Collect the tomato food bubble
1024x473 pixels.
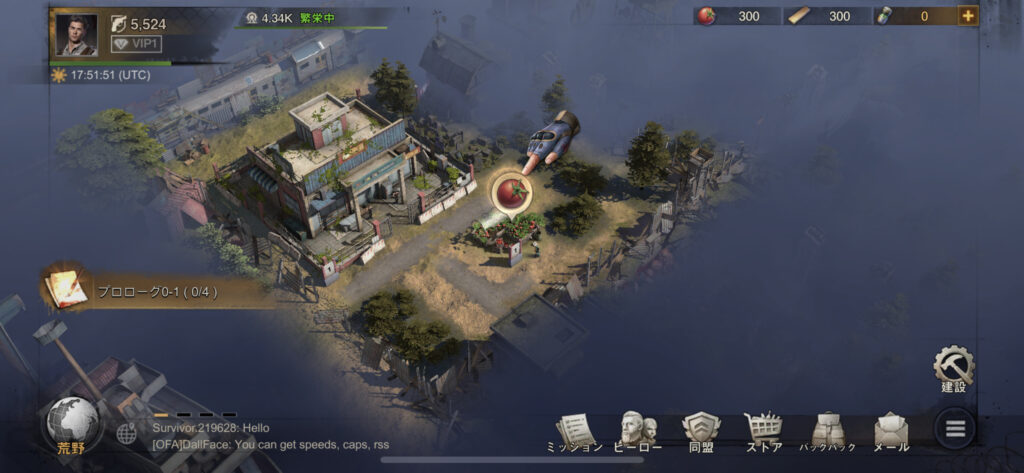click(510, 190)
